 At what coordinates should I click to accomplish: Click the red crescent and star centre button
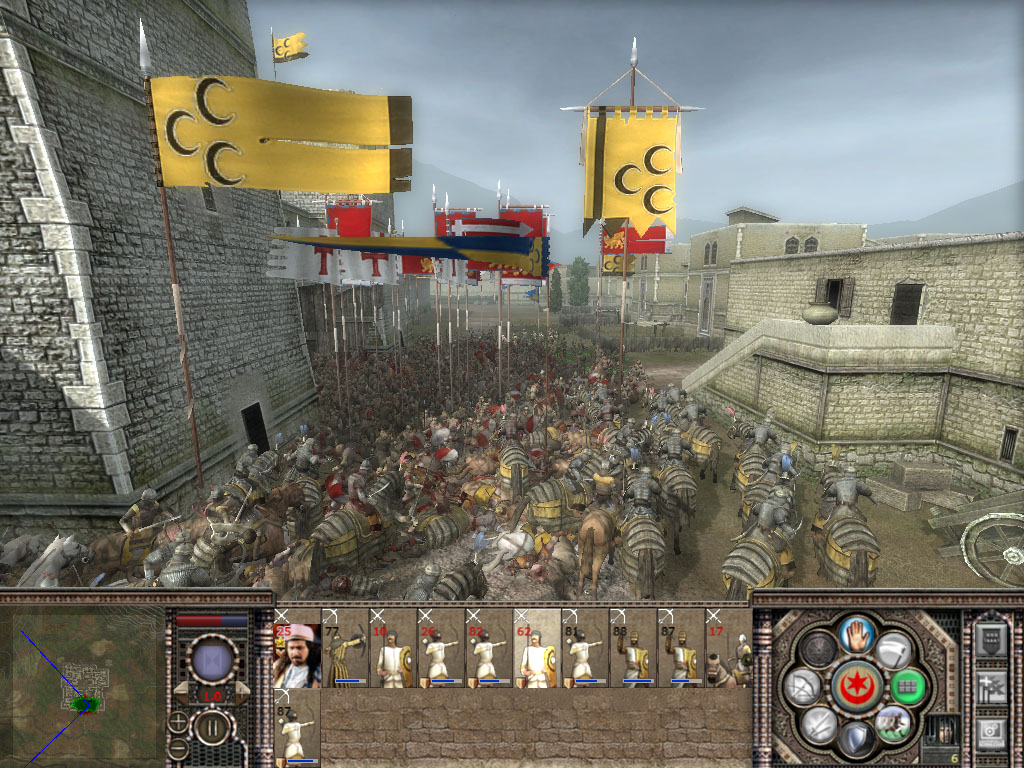pyautogui.click(x=857, y=686)
